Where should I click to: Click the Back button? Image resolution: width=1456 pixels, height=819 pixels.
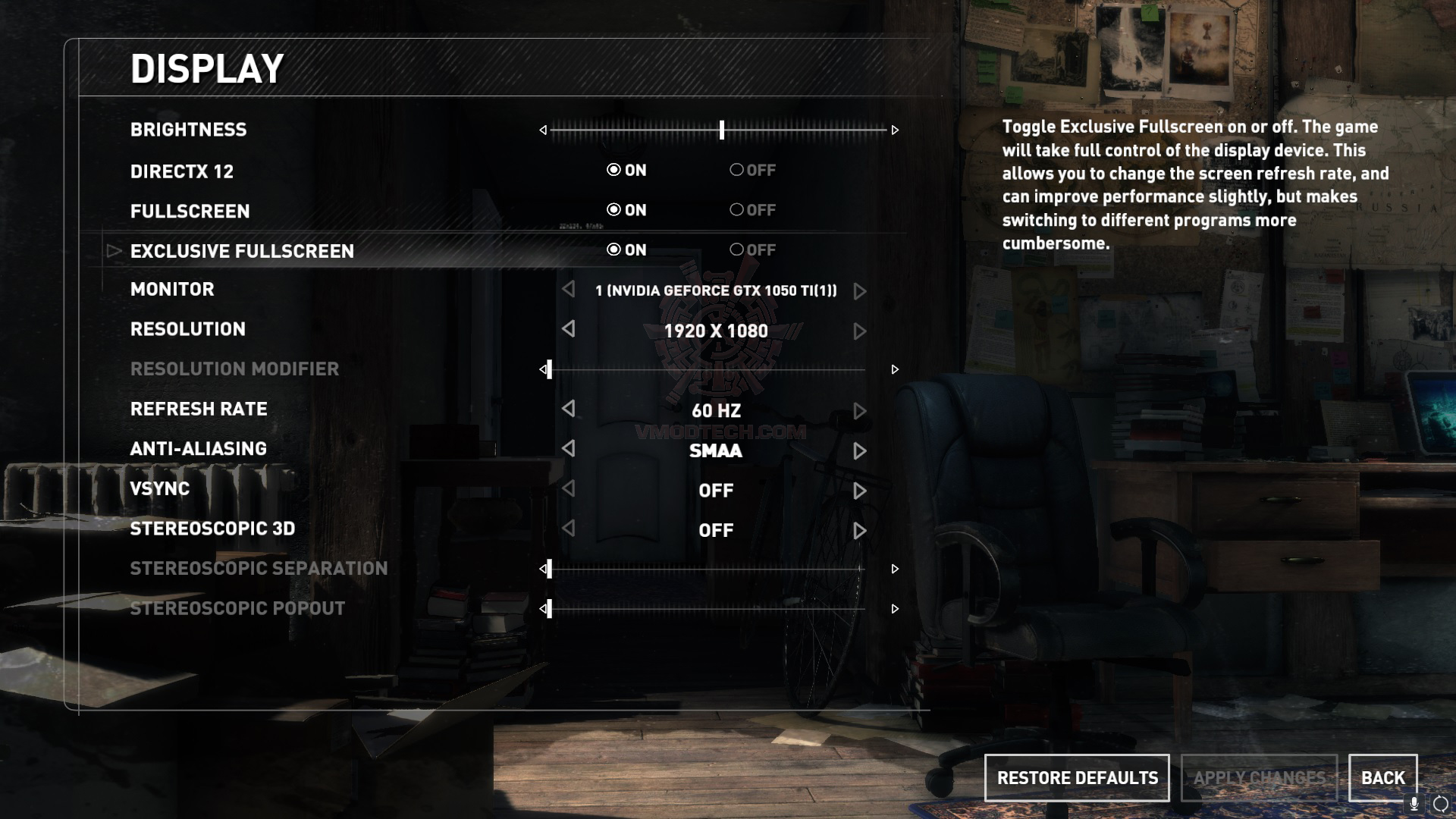pos(1382,778)
